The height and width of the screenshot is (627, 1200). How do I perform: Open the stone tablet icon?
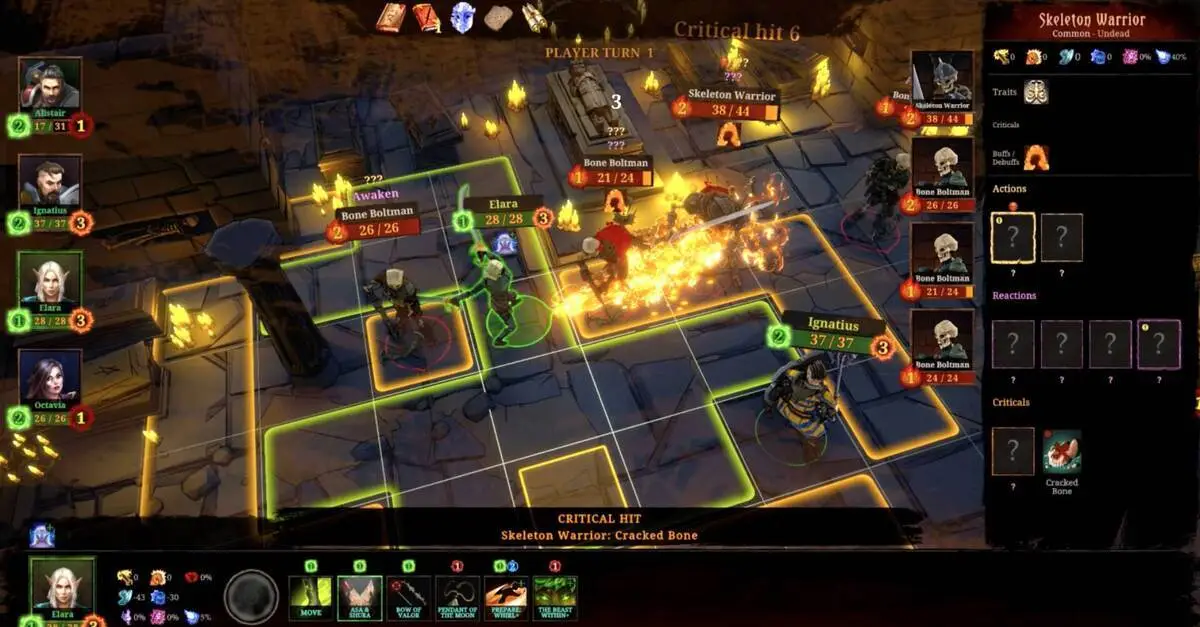tap(498, 17)
